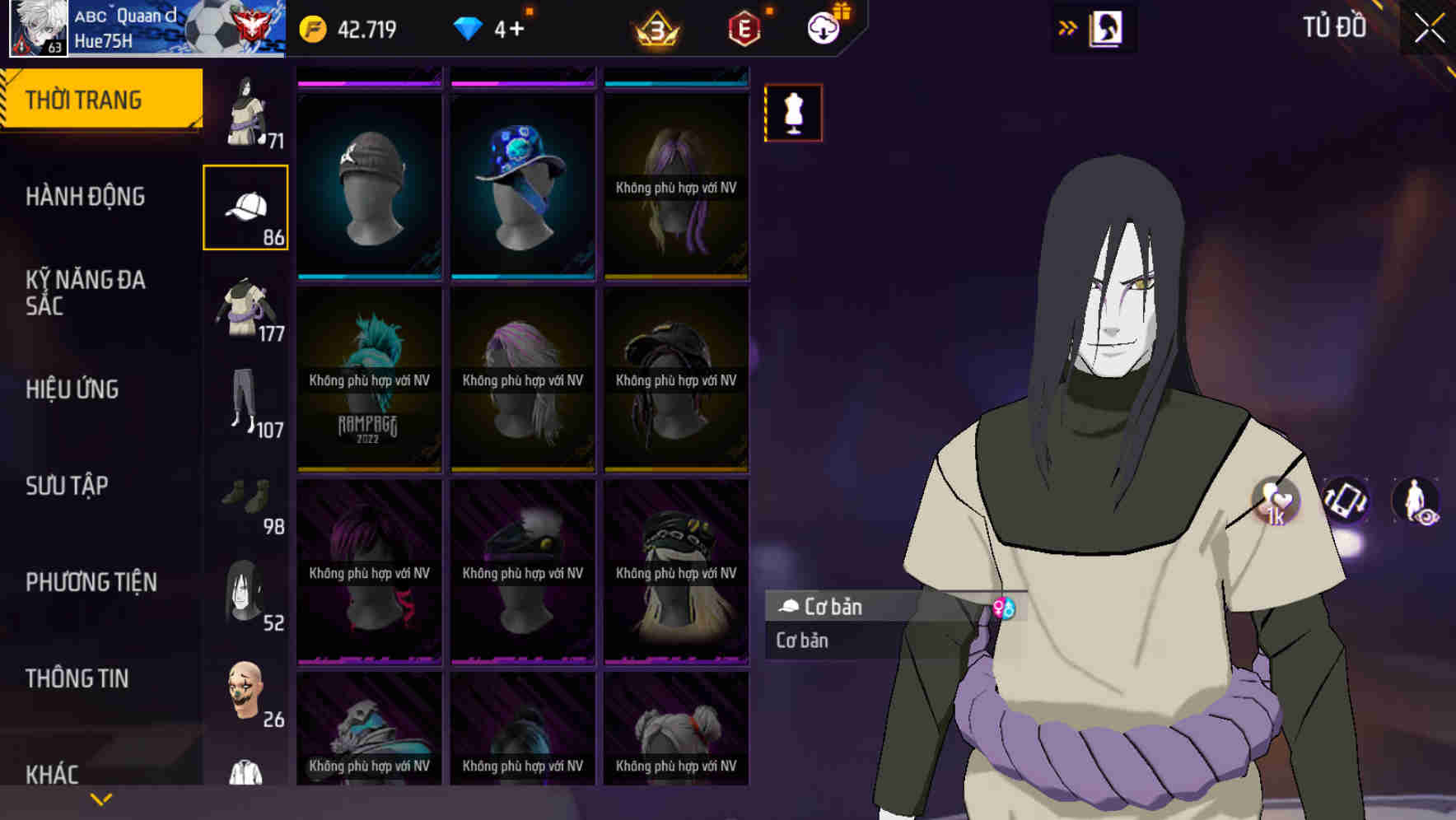Open the cloud download gift icon

point(824,27)
